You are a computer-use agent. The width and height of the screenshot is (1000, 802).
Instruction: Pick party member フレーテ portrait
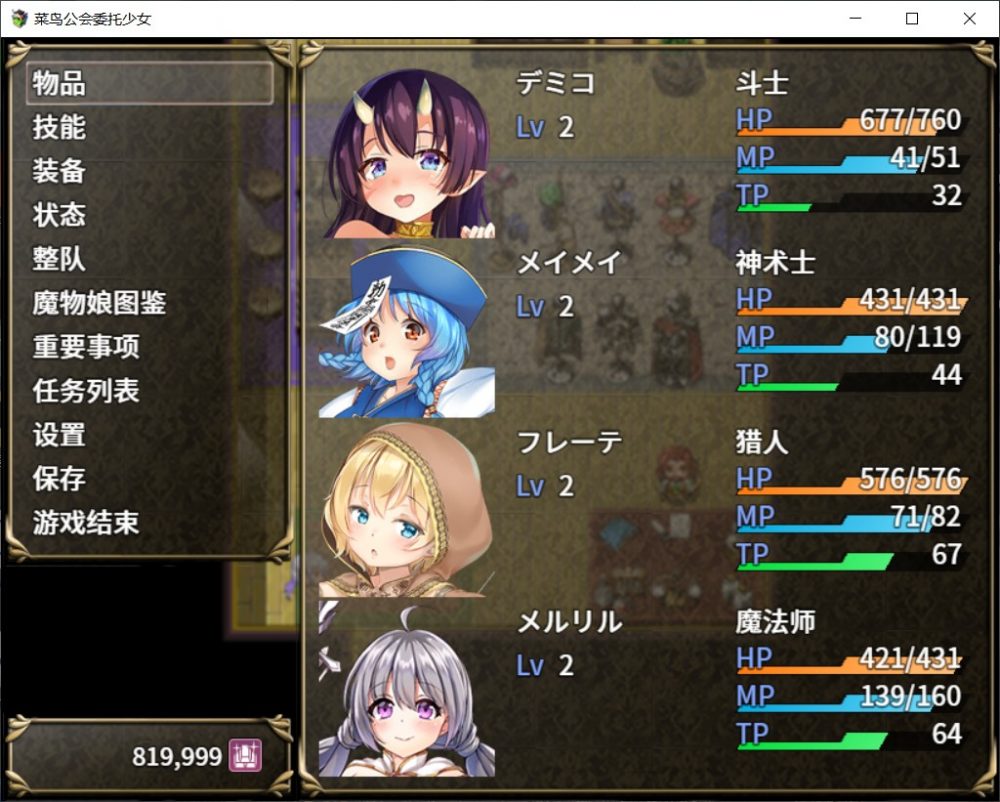click(407, 510)
